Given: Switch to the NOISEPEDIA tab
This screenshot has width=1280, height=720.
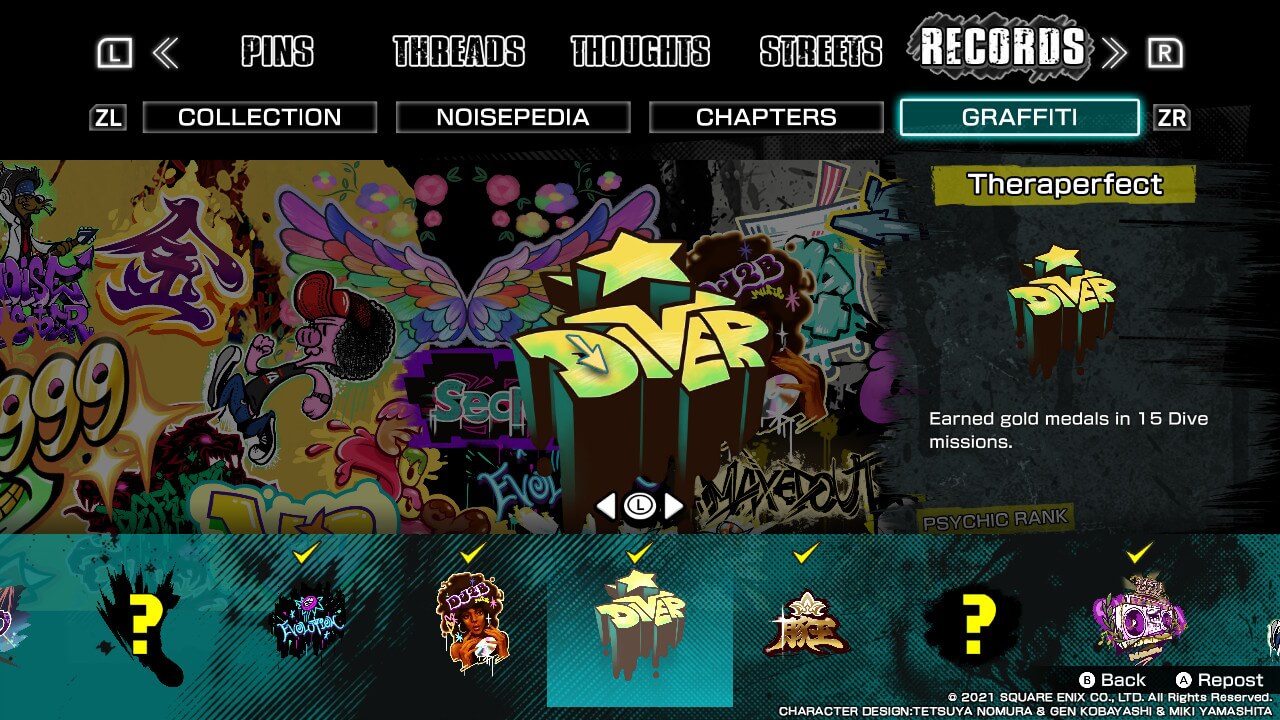Looking at the screenshot, I should [513, 117].
